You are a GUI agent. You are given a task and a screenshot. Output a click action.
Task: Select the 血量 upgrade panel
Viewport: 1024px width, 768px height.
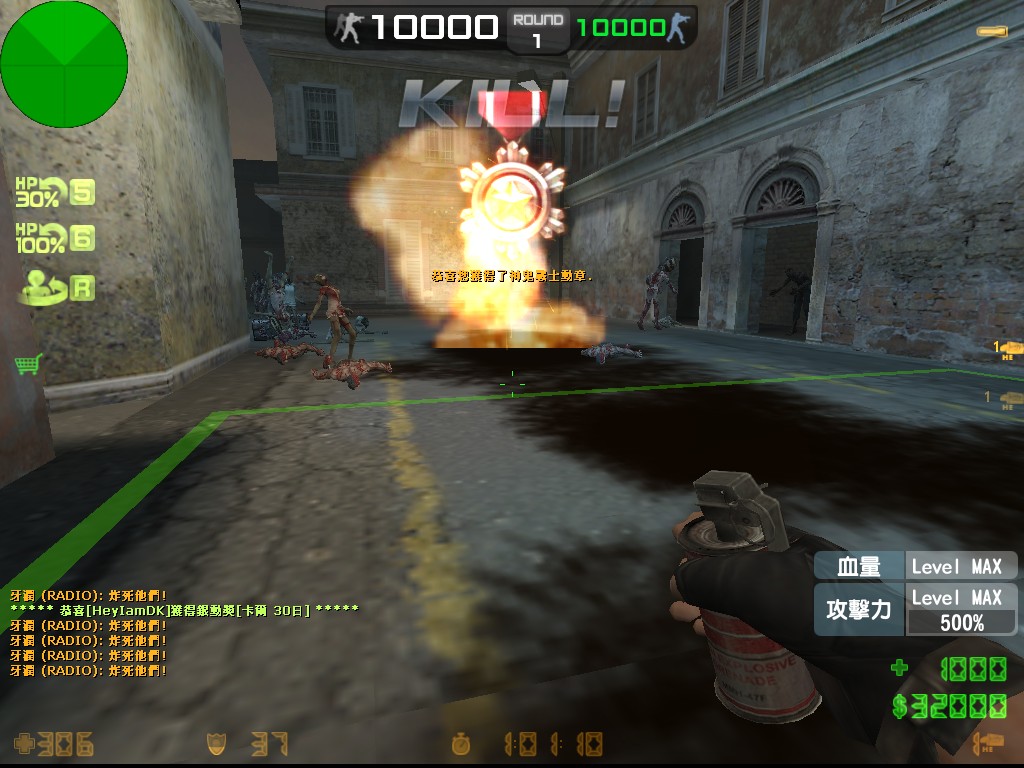pyautogui.click(x=915, y=566)
